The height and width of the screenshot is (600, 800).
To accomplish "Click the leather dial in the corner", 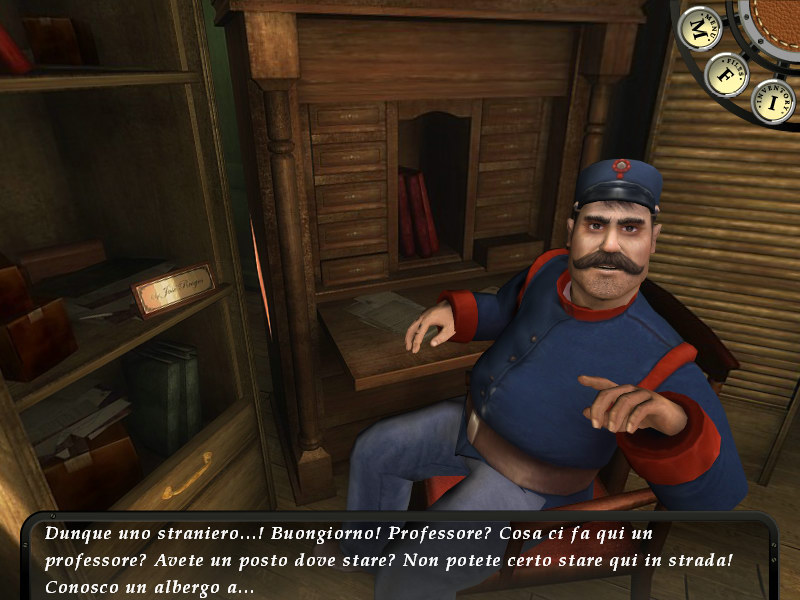I will pyautogui.click(x=778, y=22).
